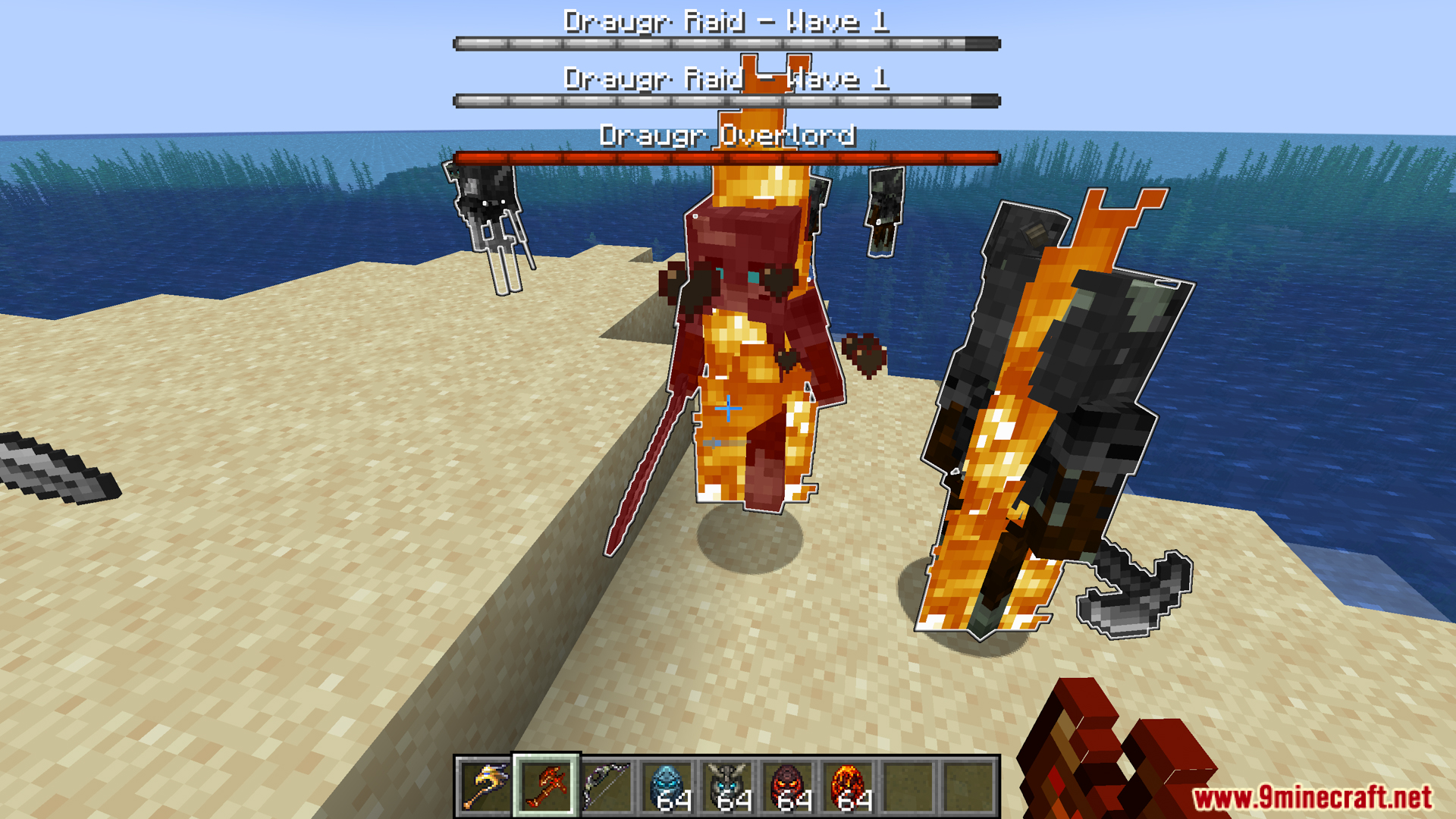Click the top raid progress bar

726,43
